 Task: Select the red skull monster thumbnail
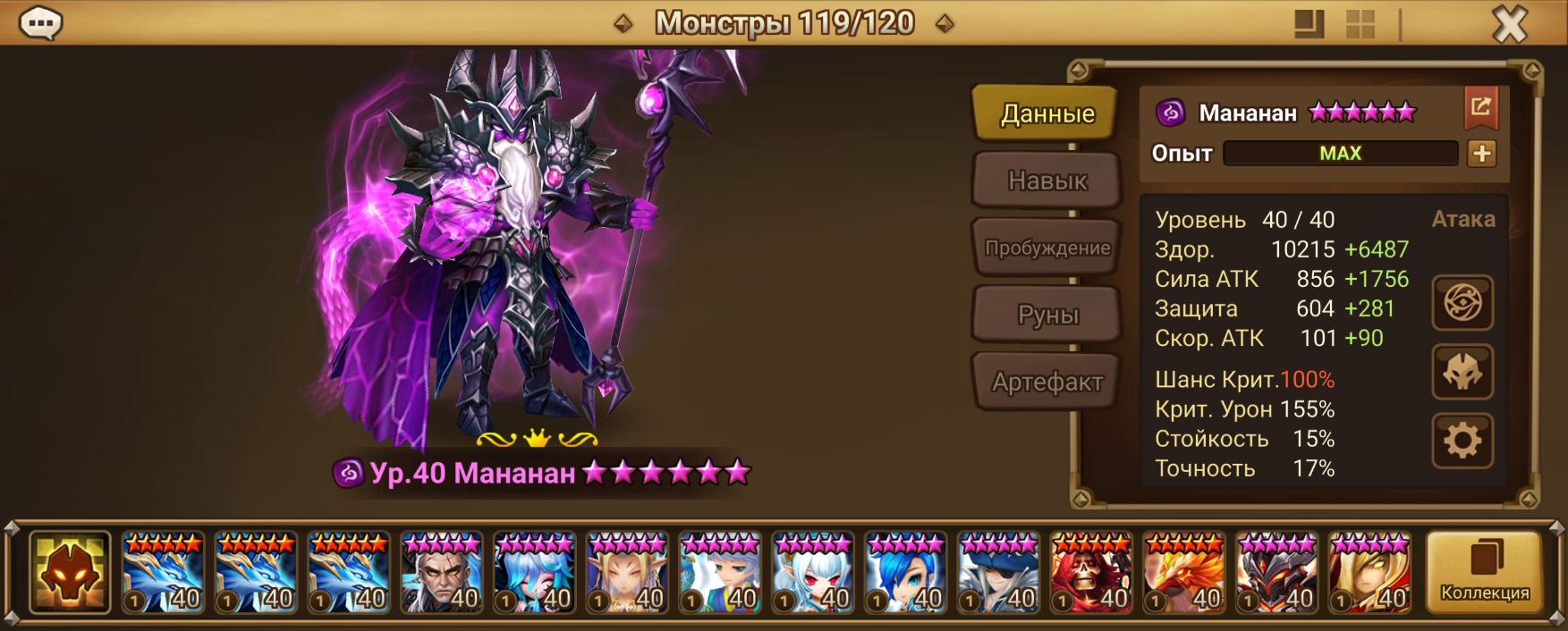coord(1091,572)
